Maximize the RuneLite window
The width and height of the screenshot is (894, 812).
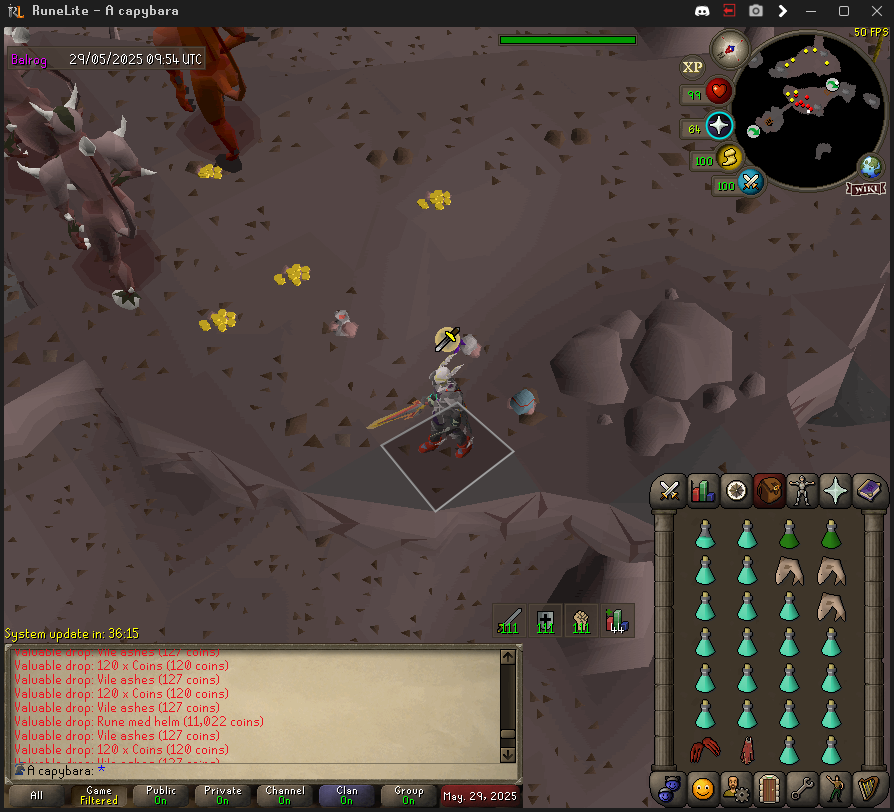click(843, 11)
